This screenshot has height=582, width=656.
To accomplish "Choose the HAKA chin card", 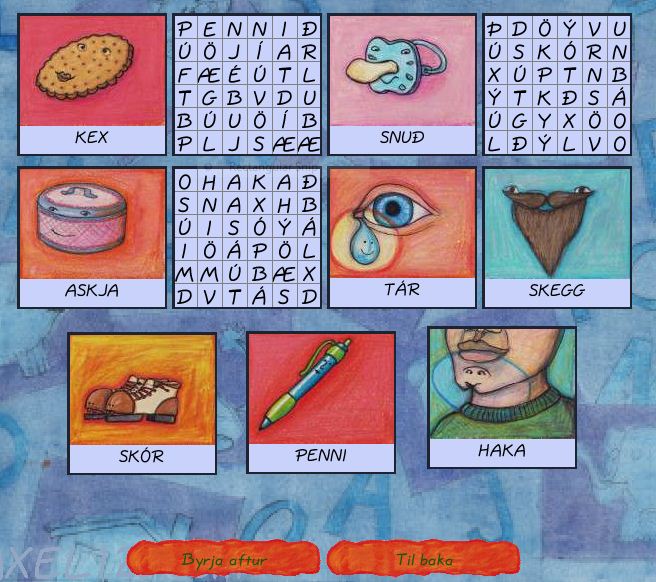I will tap(502, 397).
